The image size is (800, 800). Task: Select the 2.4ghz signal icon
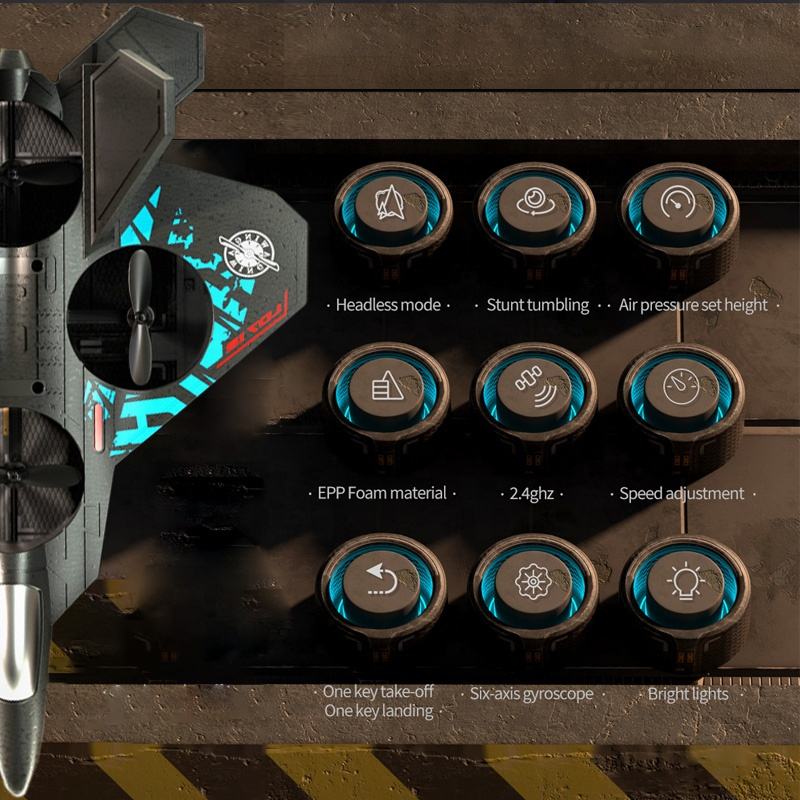tap(530, 389)
